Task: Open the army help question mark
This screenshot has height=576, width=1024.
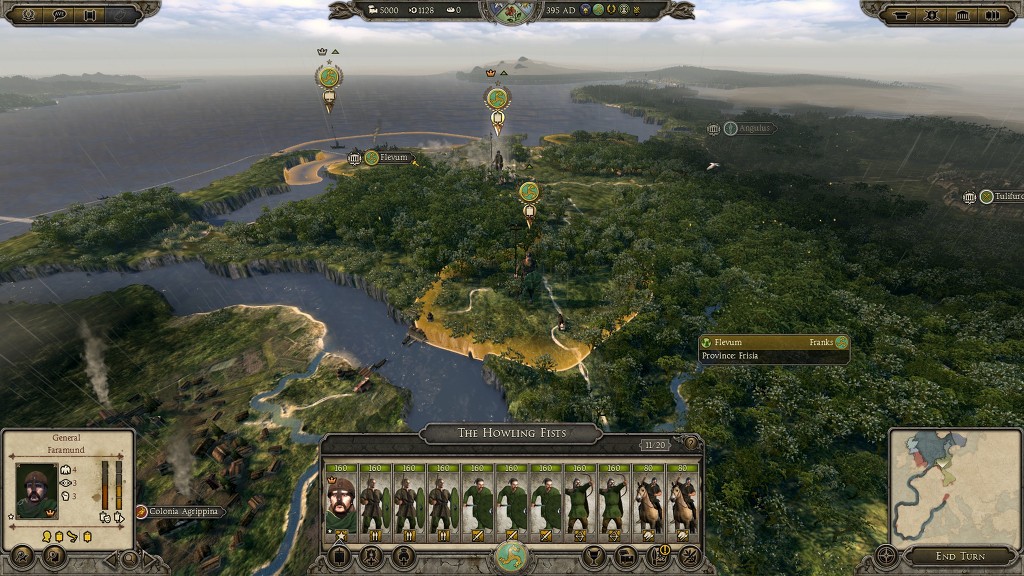Action: click(689, 443)
